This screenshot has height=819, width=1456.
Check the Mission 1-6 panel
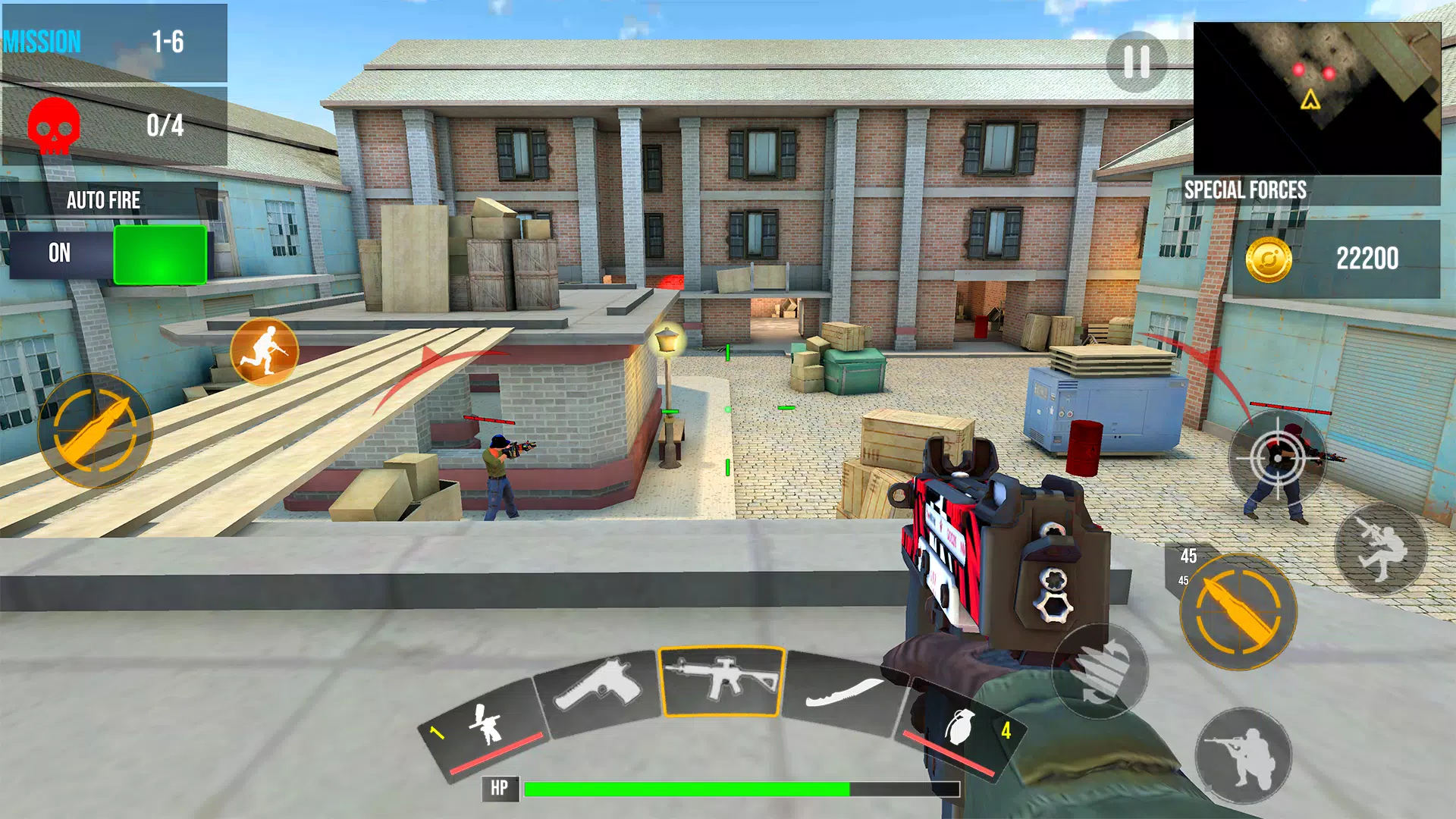point(114,42)
